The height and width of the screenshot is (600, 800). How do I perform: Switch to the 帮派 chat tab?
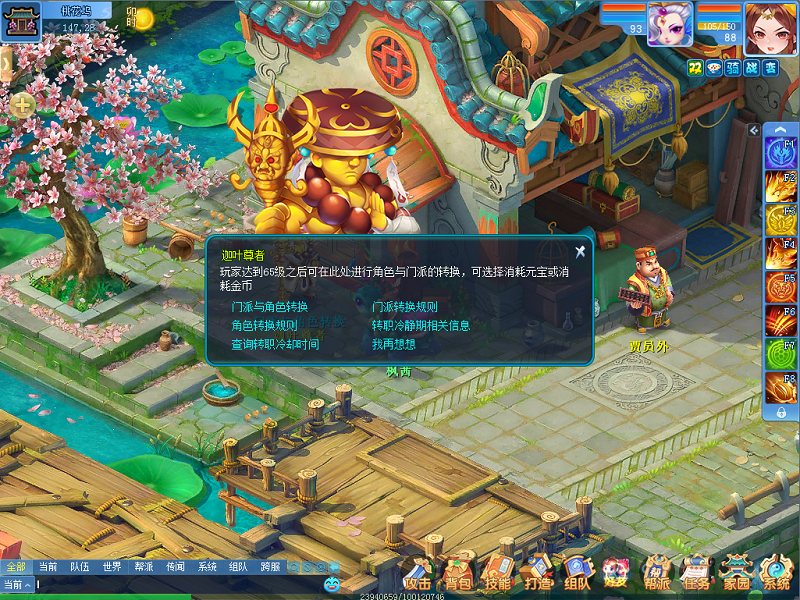143,567
